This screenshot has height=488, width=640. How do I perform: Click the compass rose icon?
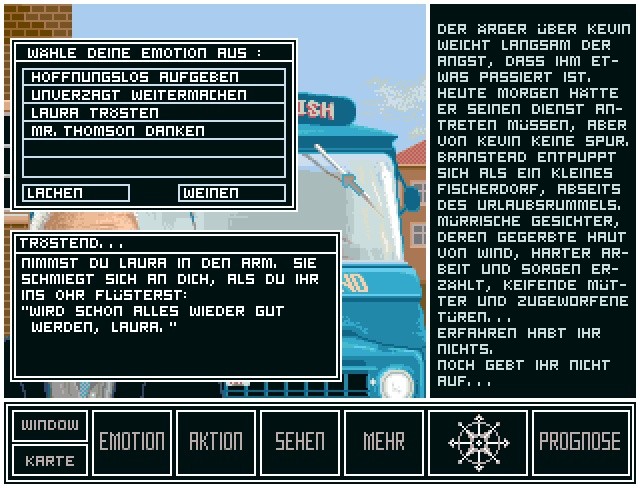479,442
